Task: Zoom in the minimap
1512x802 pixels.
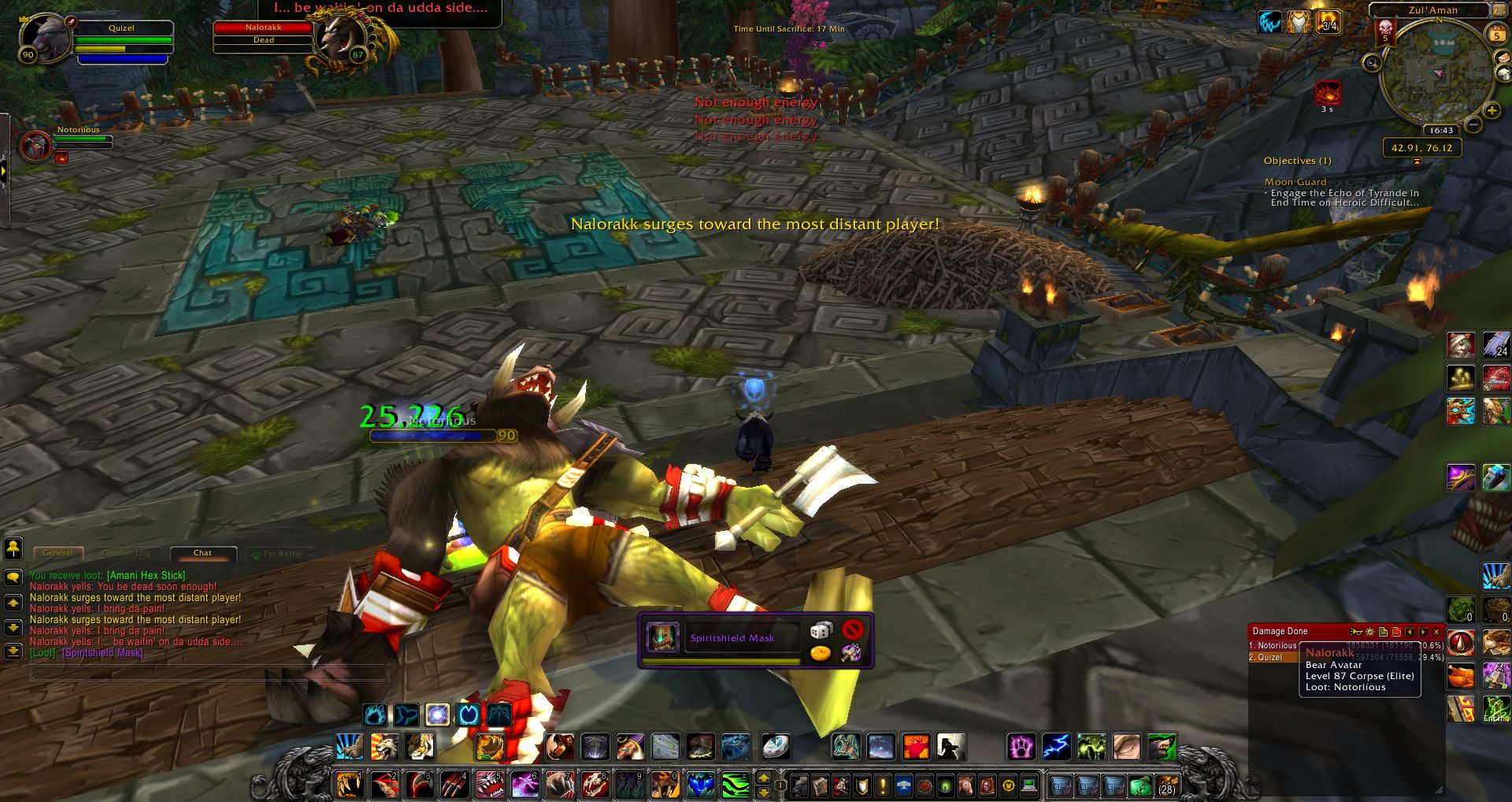Action: click(x=1491, y=112)
